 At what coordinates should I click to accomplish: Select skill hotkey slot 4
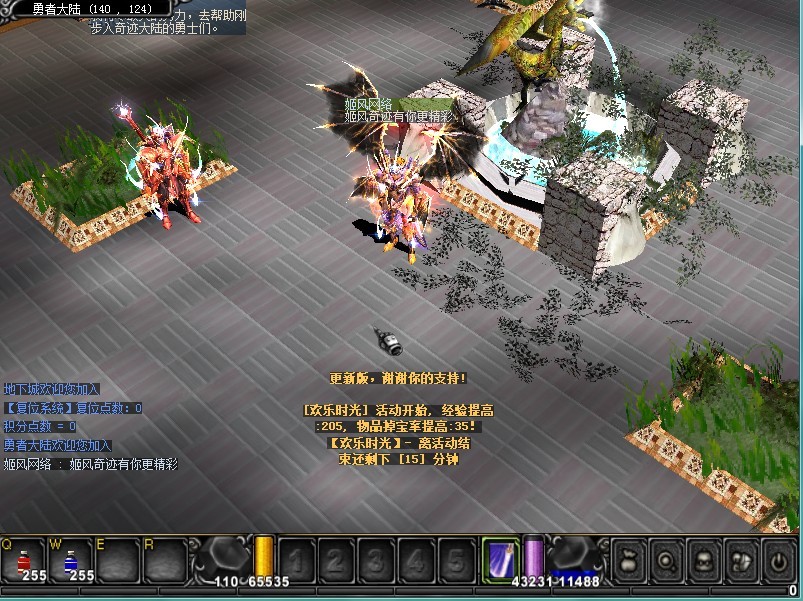coord(416,559)
